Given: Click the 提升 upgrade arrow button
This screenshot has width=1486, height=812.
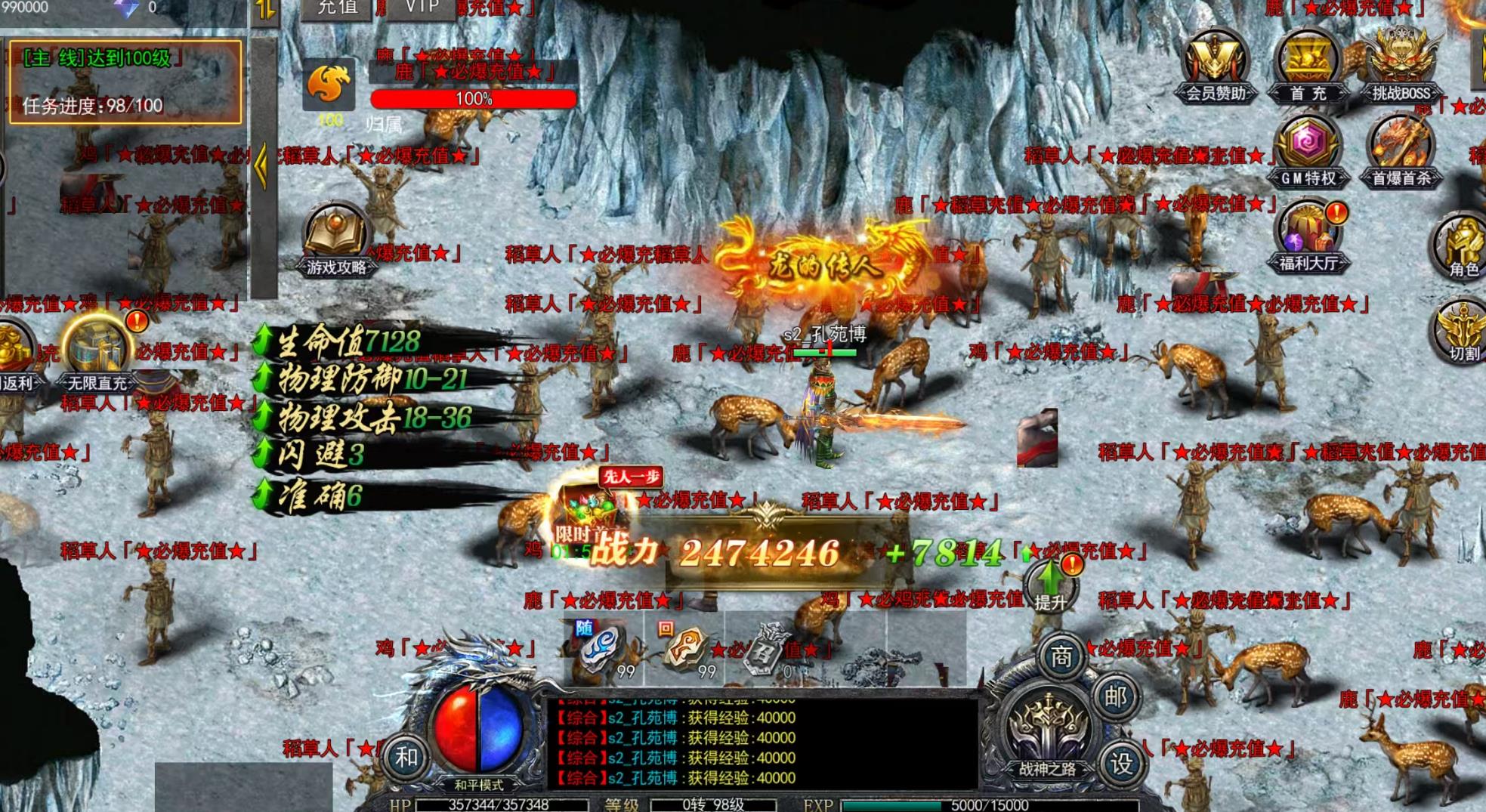Looking at the screenshot, I should (1050, 586).
